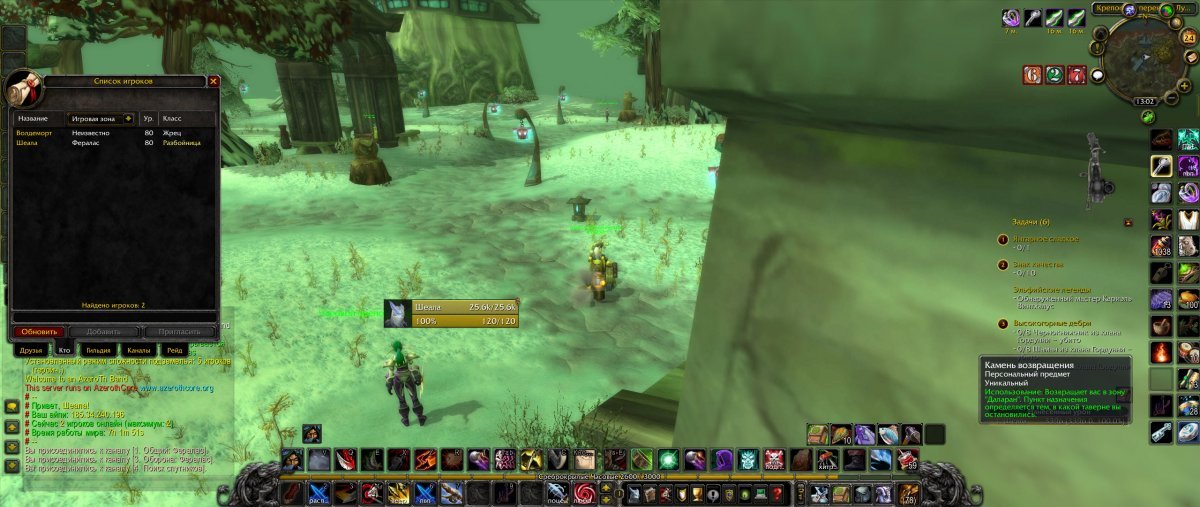This screenshot has width=1200, height=507.
Task: Click the Шеала target portrait frame
Action: click(396, 313)
